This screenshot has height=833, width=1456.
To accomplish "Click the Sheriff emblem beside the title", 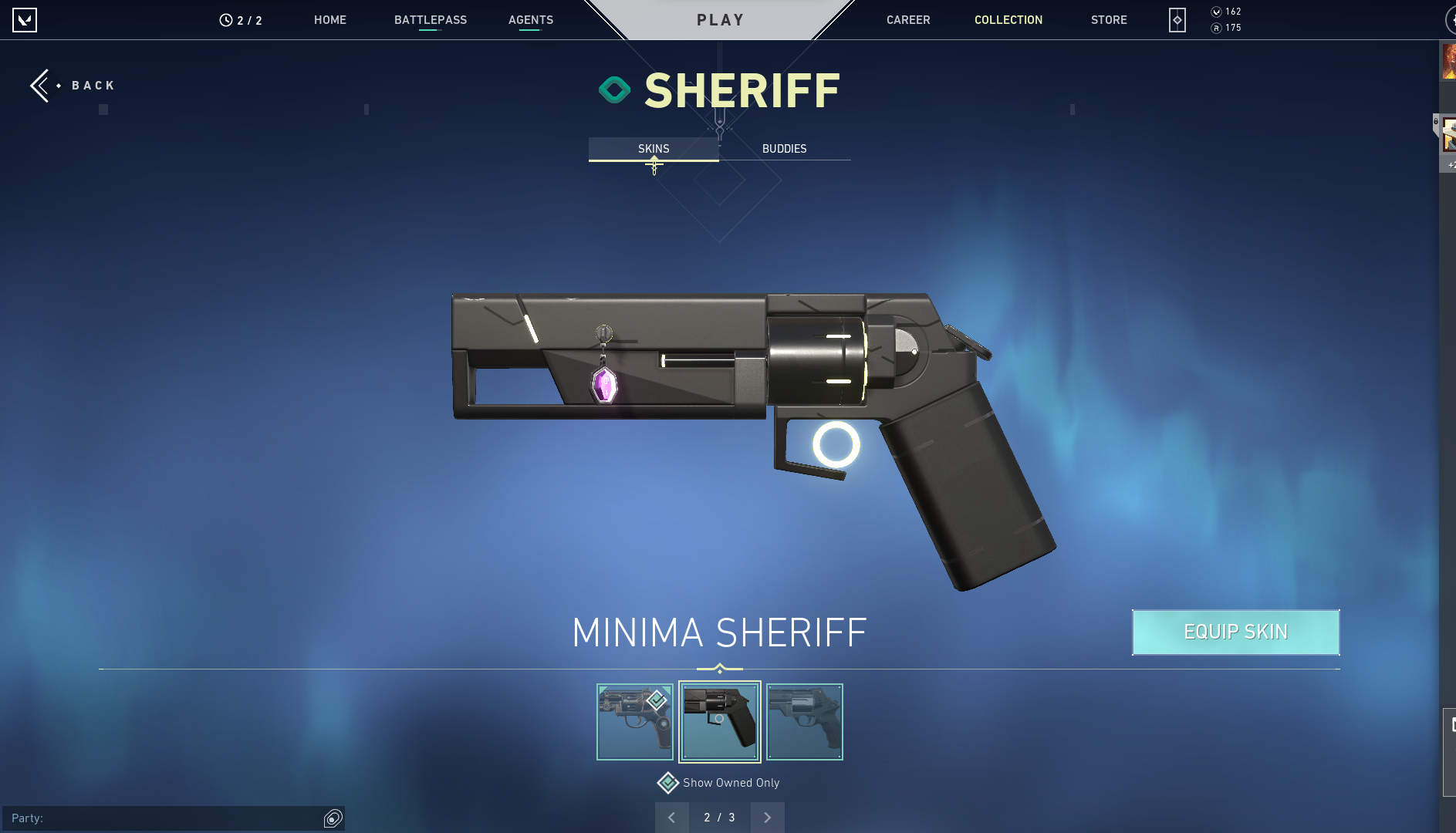I will 615,89.
